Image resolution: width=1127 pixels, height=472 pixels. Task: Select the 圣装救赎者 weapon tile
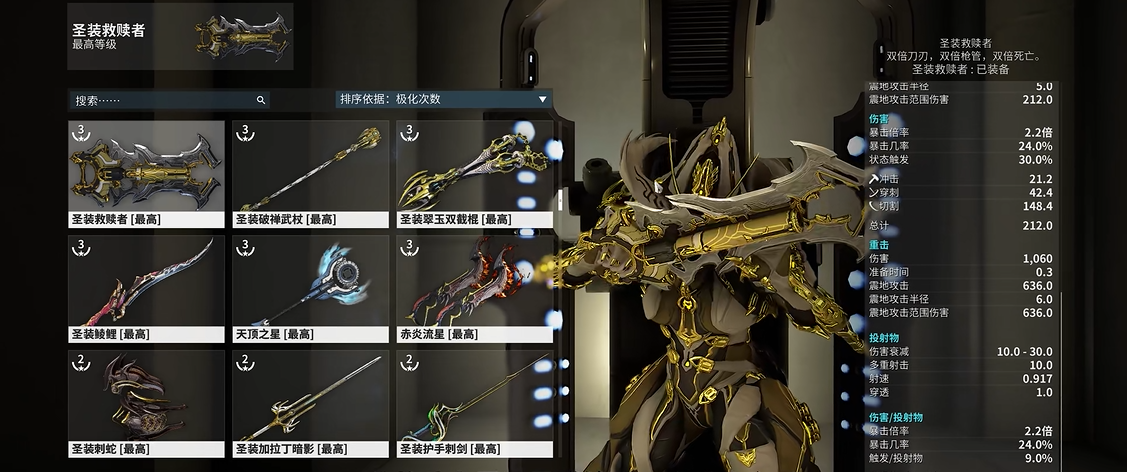coord(146,173)
